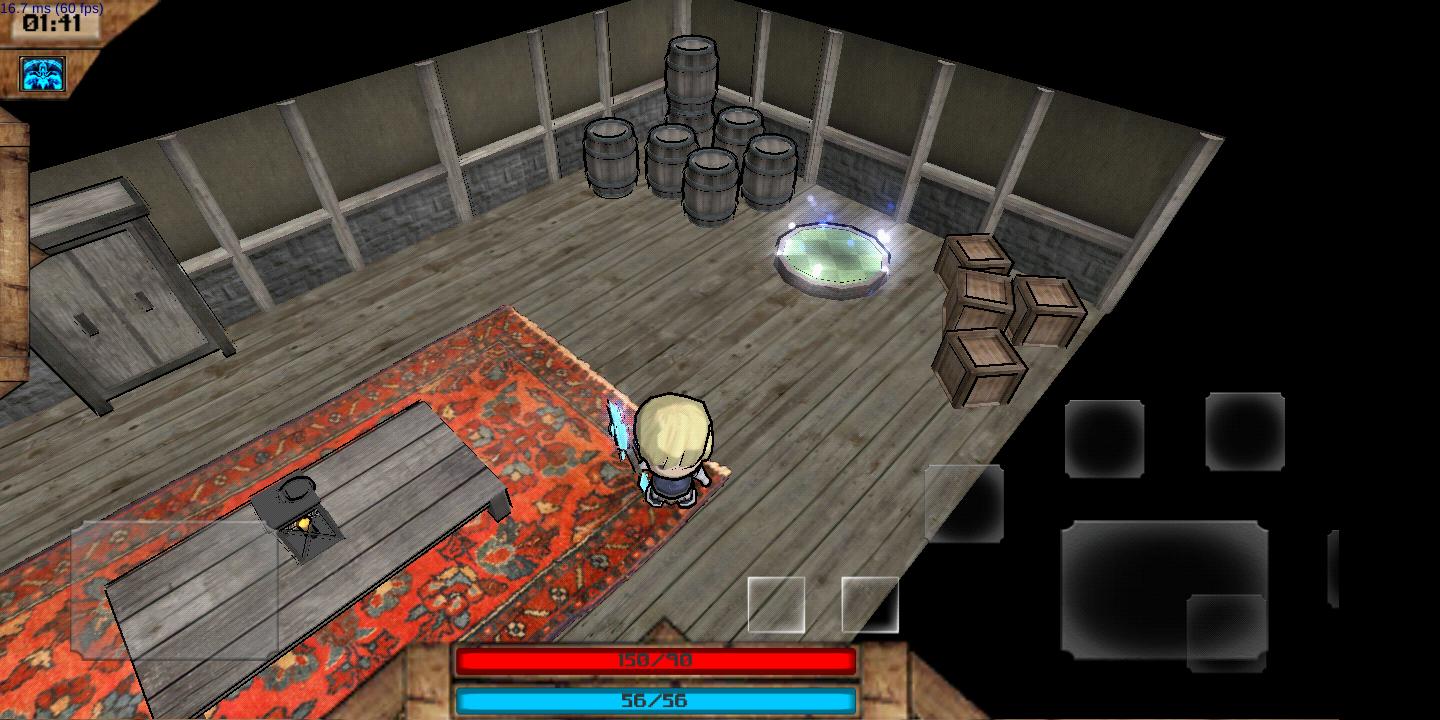The image size is (1440, 720).
Task: Click the blue winged creature icon
Action: (42, 74)
